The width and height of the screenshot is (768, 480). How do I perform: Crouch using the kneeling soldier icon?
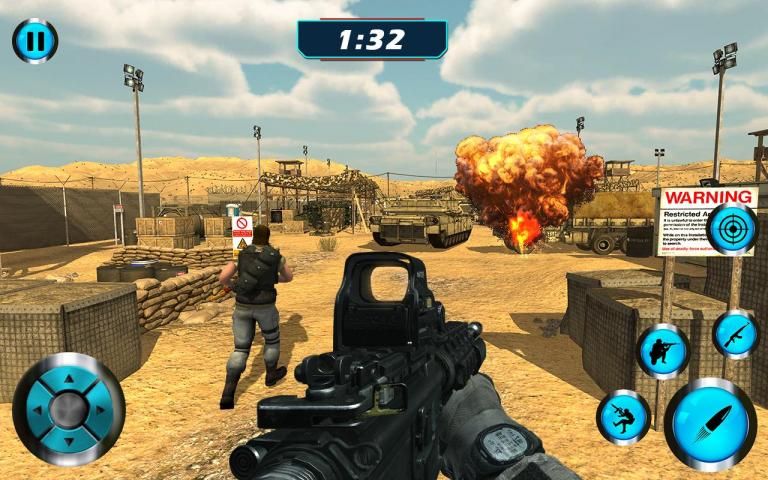(x=663, y=351)
